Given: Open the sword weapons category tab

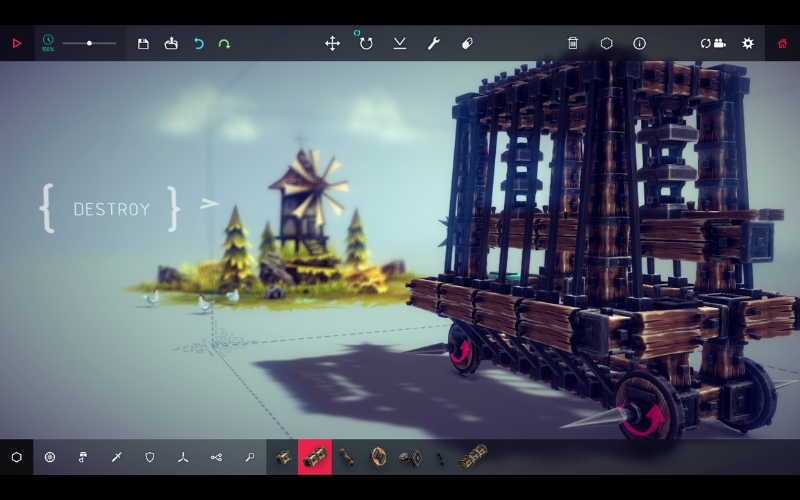Looking at the screenshot, I should pyautogui.click(x=117, y=457).
